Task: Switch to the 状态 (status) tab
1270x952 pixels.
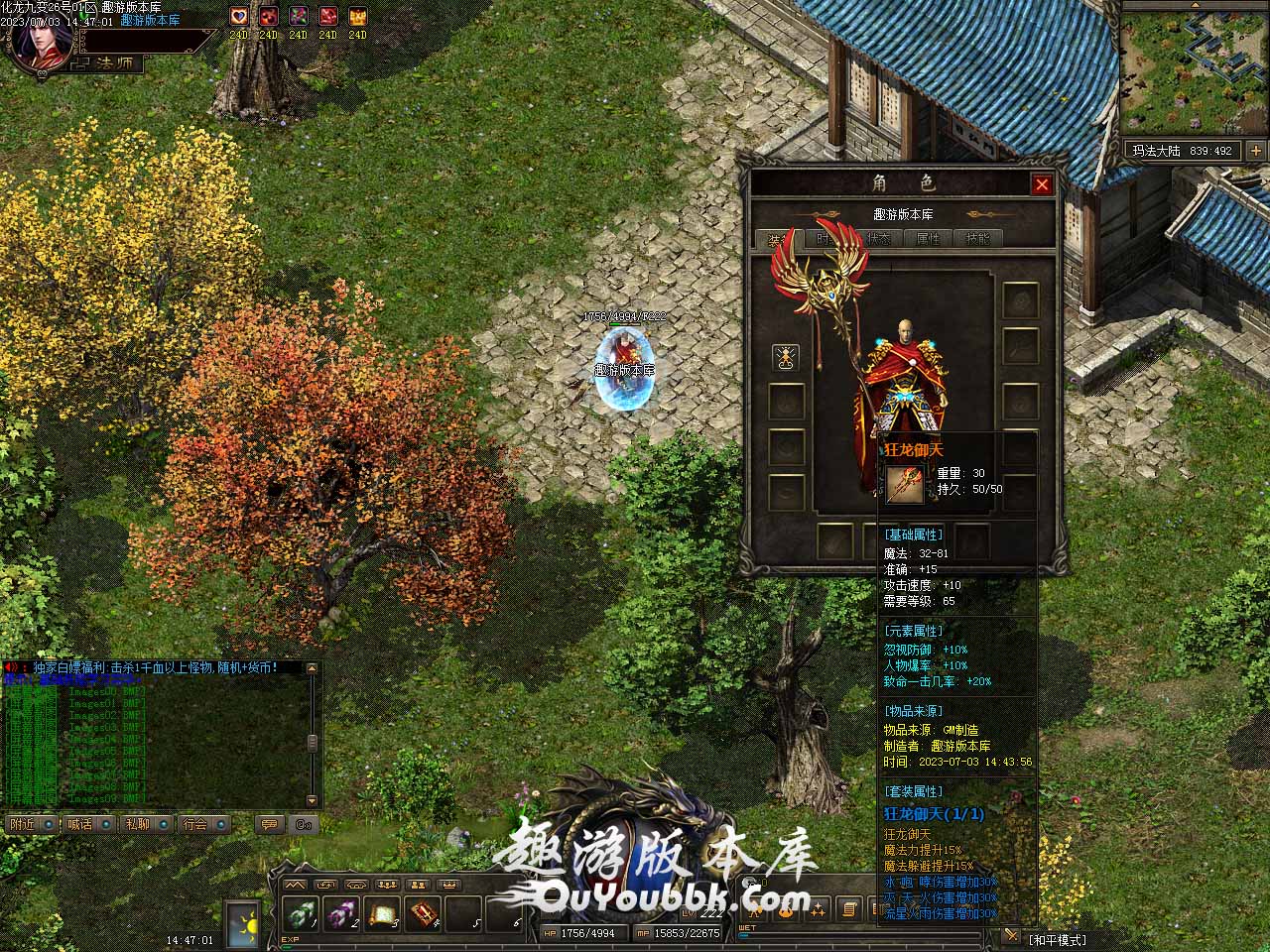Action: [x=879, y=239]
